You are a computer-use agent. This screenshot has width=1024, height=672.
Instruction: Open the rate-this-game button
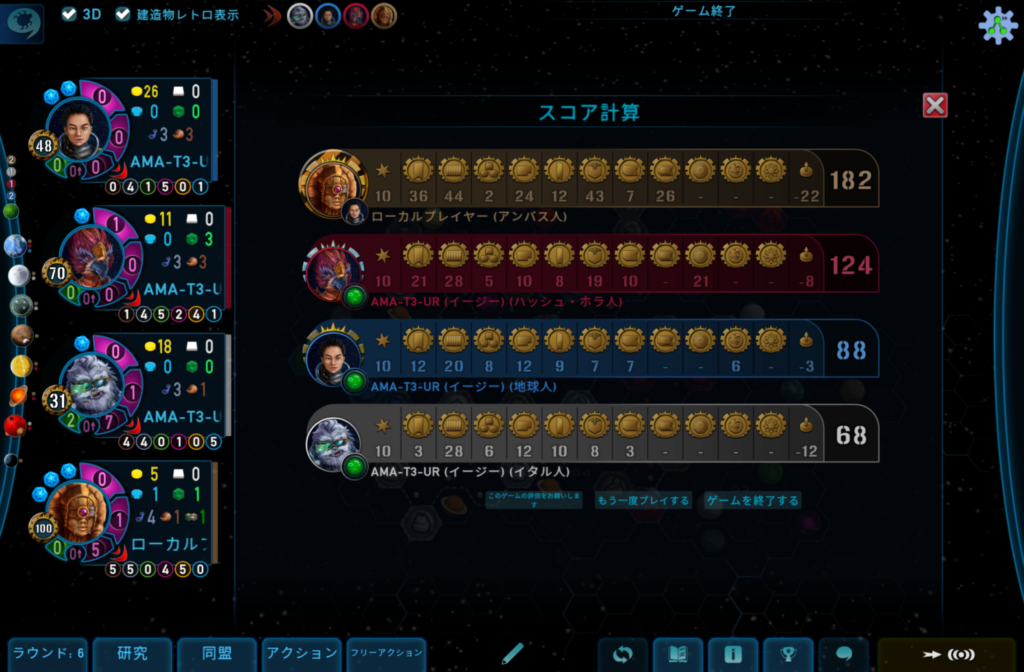(x=533, y=500)
